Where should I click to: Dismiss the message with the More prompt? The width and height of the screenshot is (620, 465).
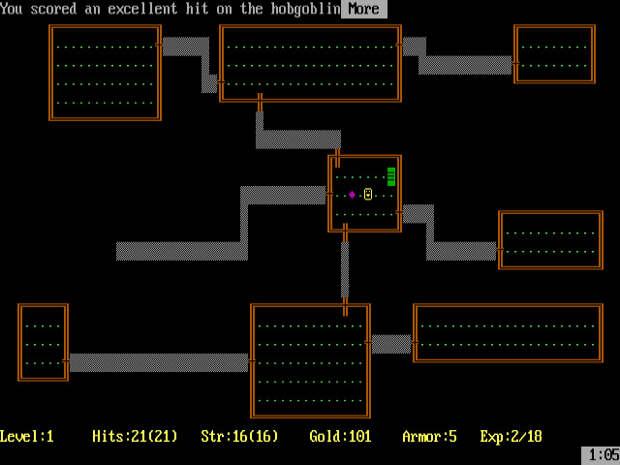tap(363, 9)
